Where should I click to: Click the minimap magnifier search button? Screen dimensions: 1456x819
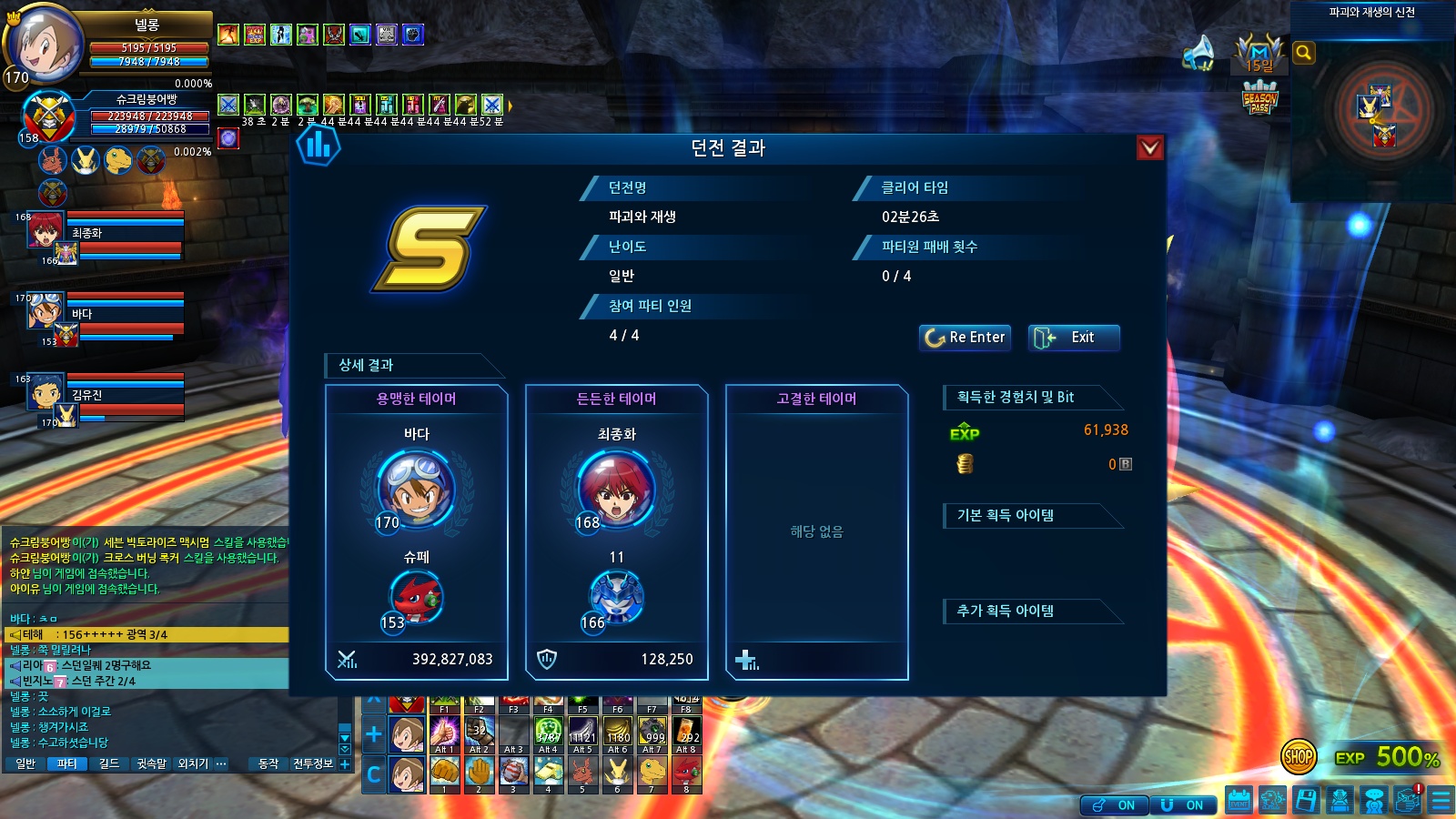tap(1303, 53)
